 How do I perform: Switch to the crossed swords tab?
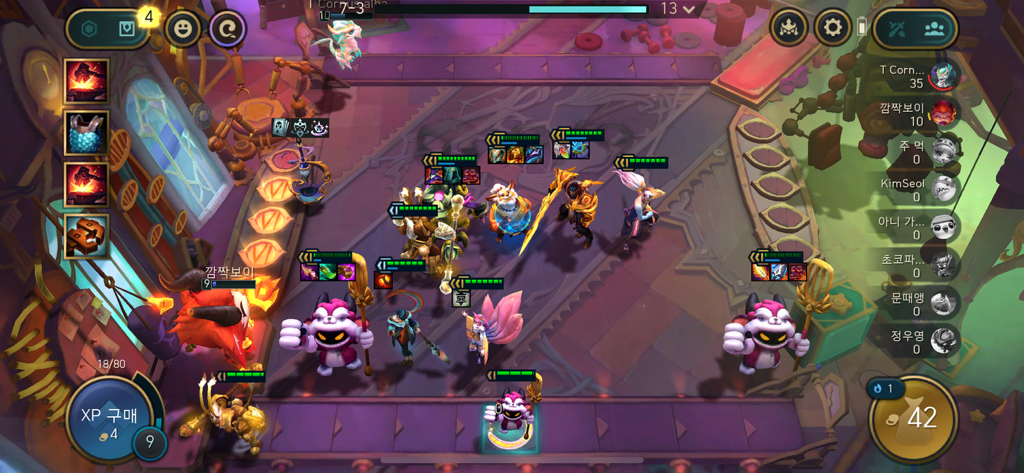(896, 29)
